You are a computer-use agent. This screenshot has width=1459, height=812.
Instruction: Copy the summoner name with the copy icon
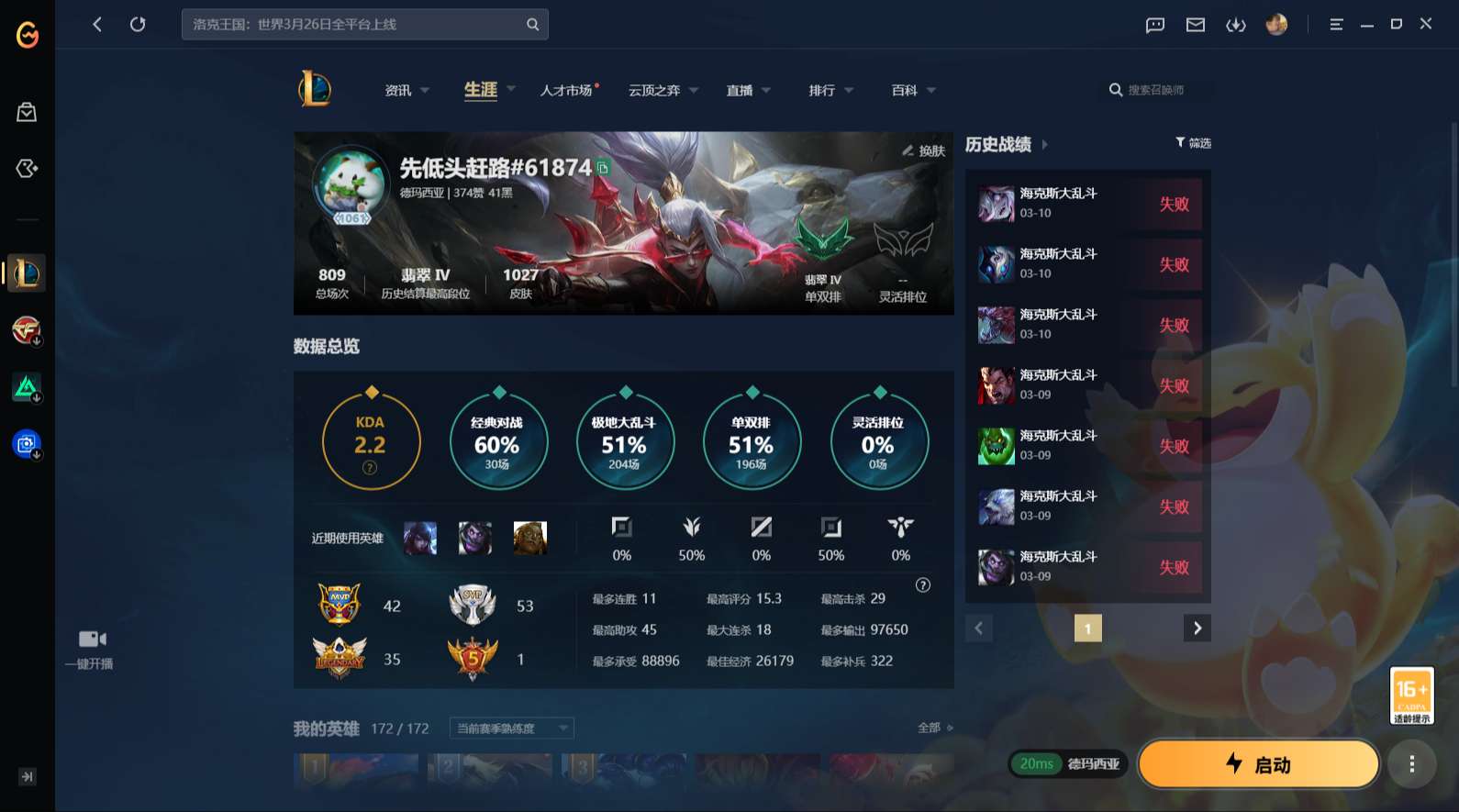(603, 170)
